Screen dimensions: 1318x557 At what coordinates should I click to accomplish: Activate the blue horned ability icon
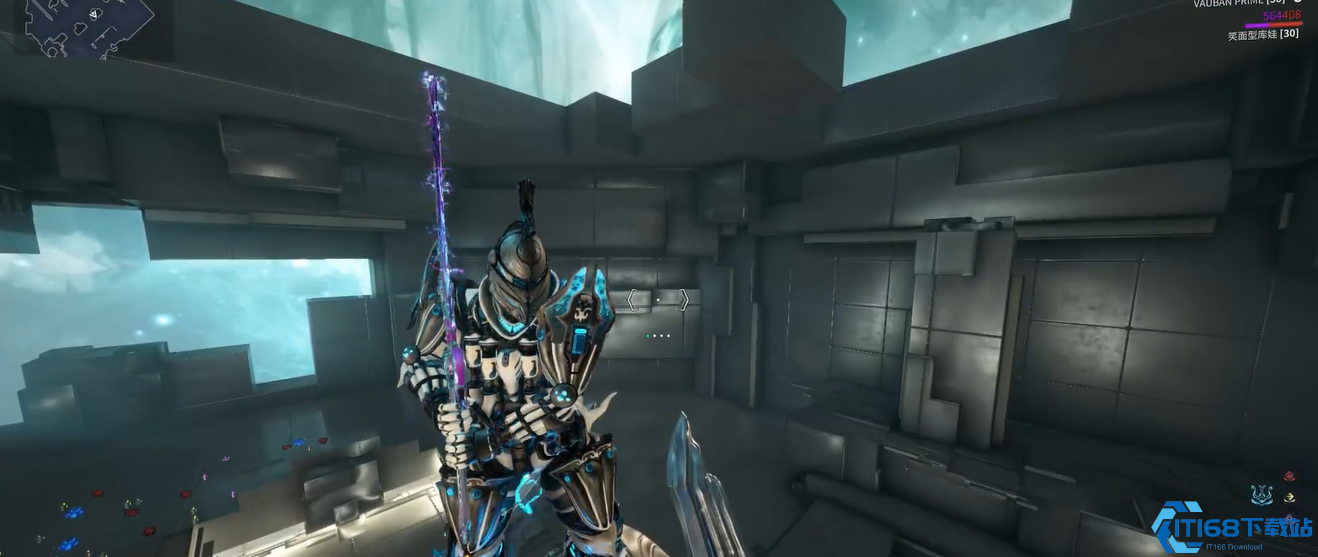point(1262,495)
